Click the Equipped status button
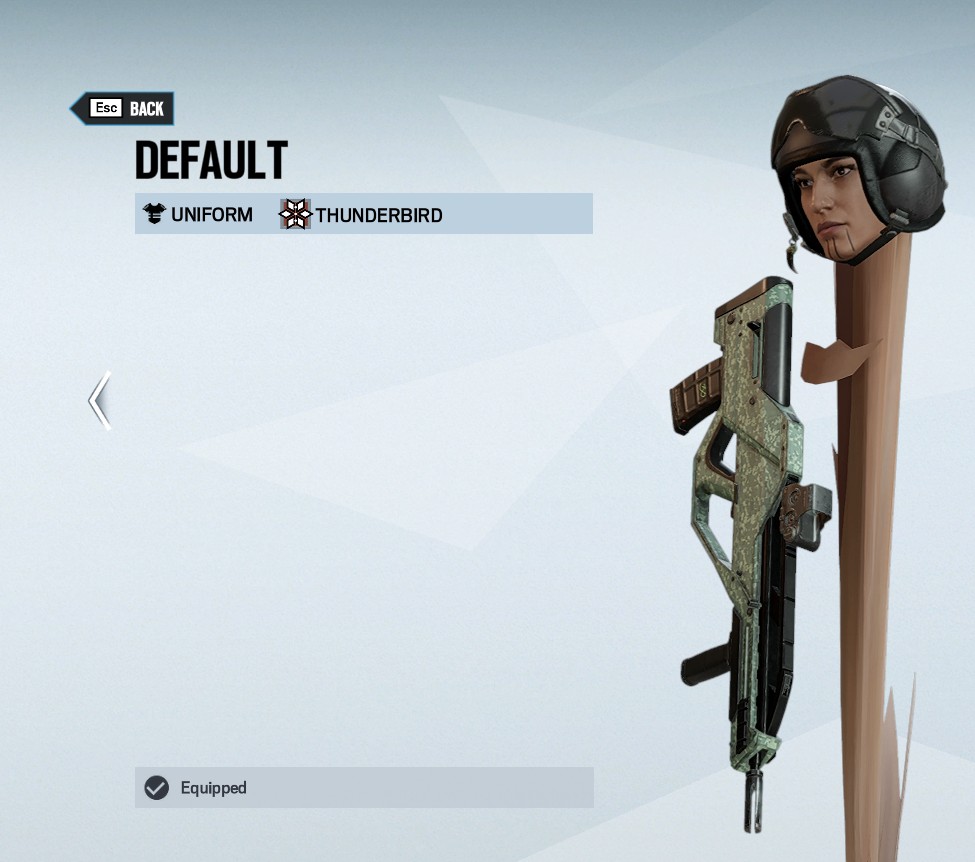 tap(364, 788)
